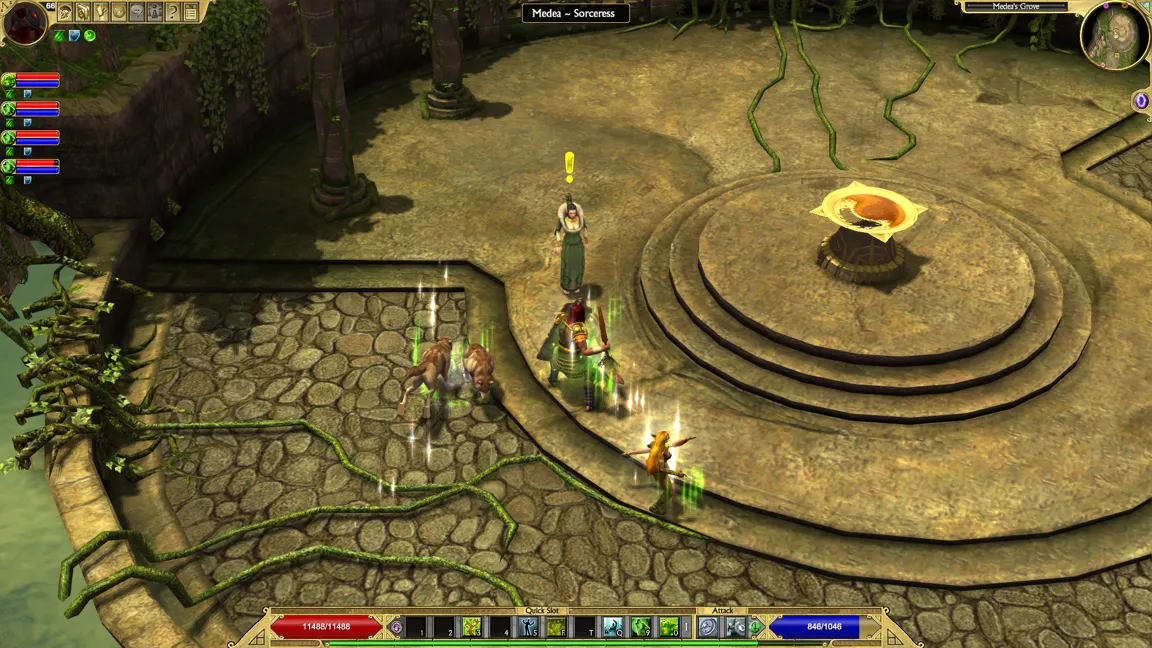Screen dimensions: 1152x648
Task: Select the right mouse attack skill icon
Action: [736, 627]
